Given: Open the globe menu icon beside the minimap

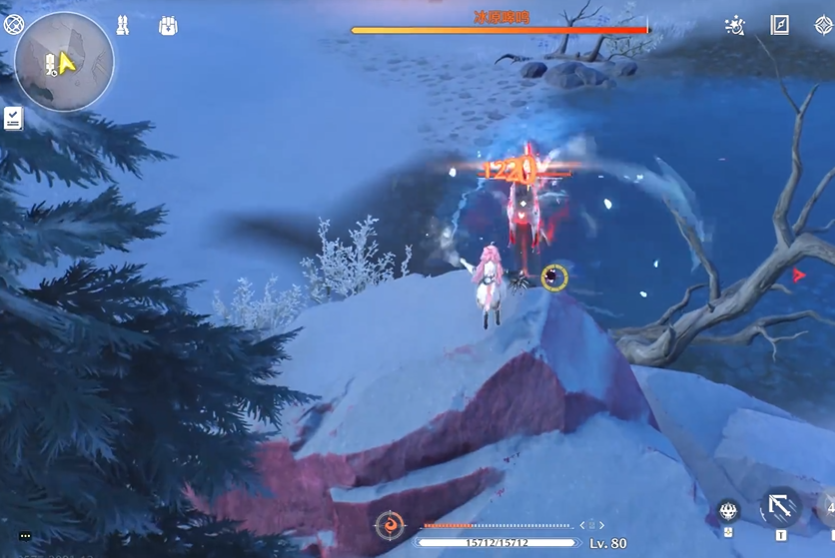Looking at the screenshot, I should [x=13, y=25].
